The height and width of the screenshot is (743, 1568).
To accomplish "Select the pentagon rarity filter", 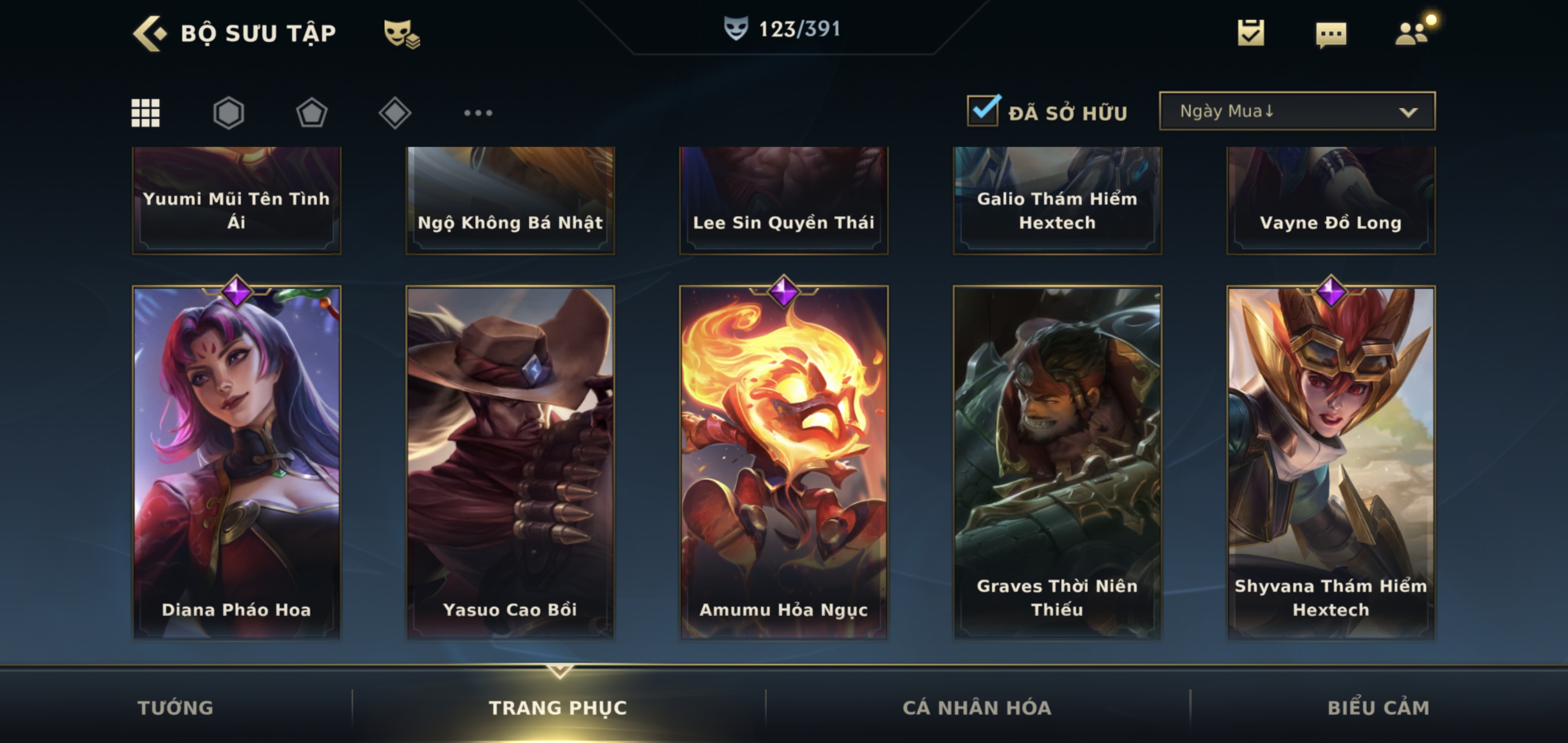I will pyautogui.click(x=312, y=112).
